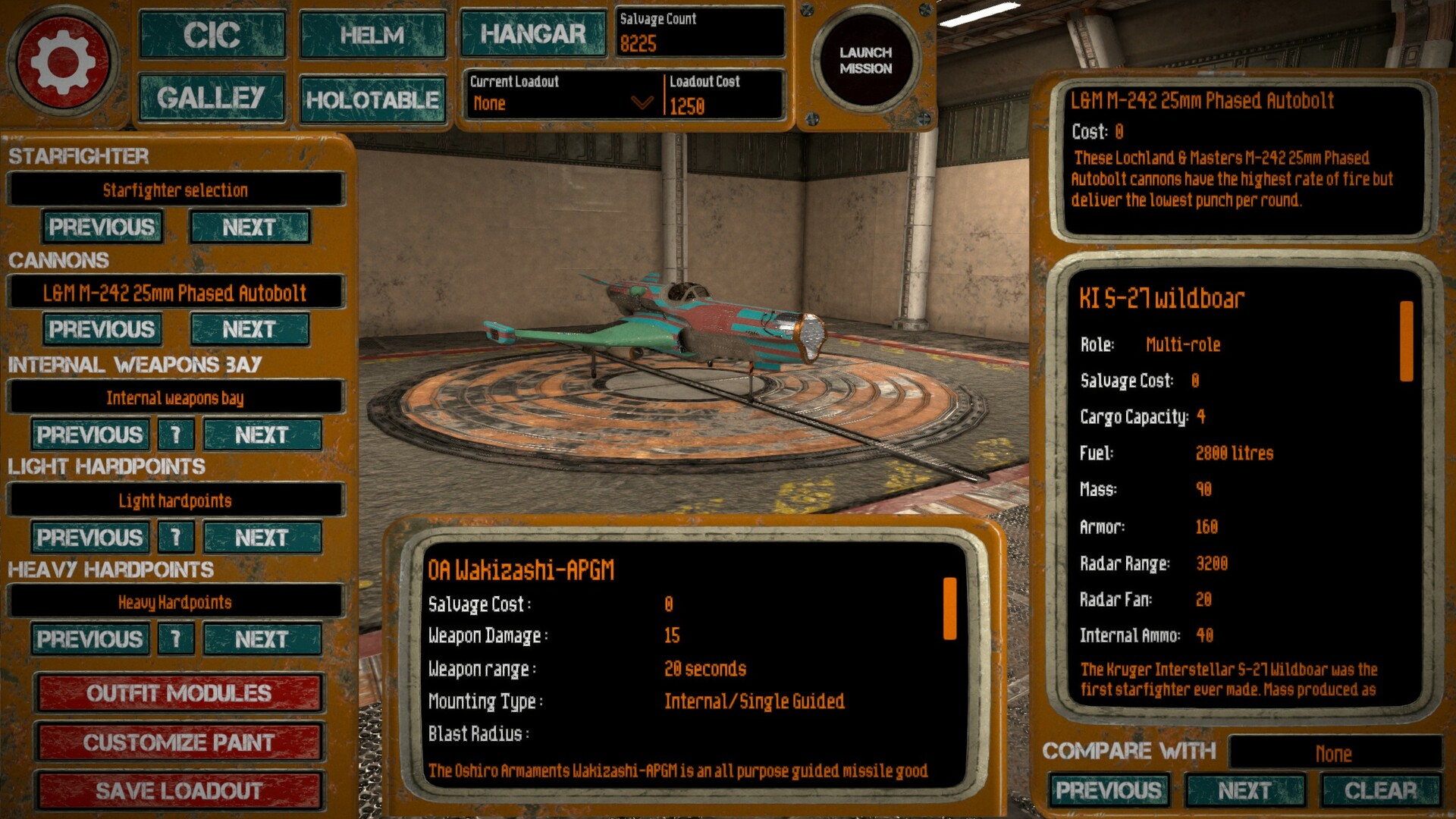Open the GALLEY screen
The image size is (1456, 819).
(x=212, y=97)
